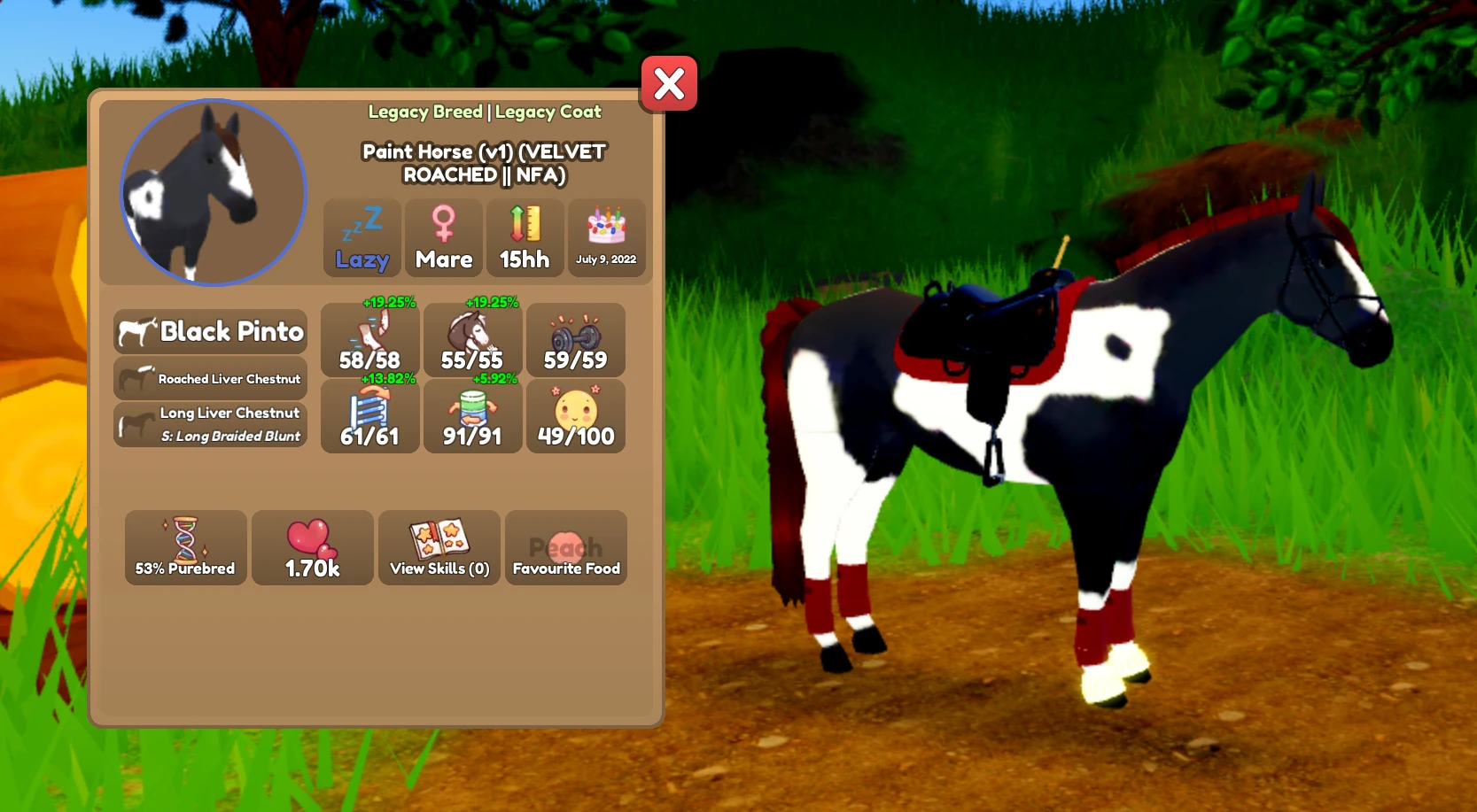Image resolution: width=1477 pixels, height=812 pixels.
Task: Open the July 9, 2022 birthday cake icon
Action: (x=607, y=236)
